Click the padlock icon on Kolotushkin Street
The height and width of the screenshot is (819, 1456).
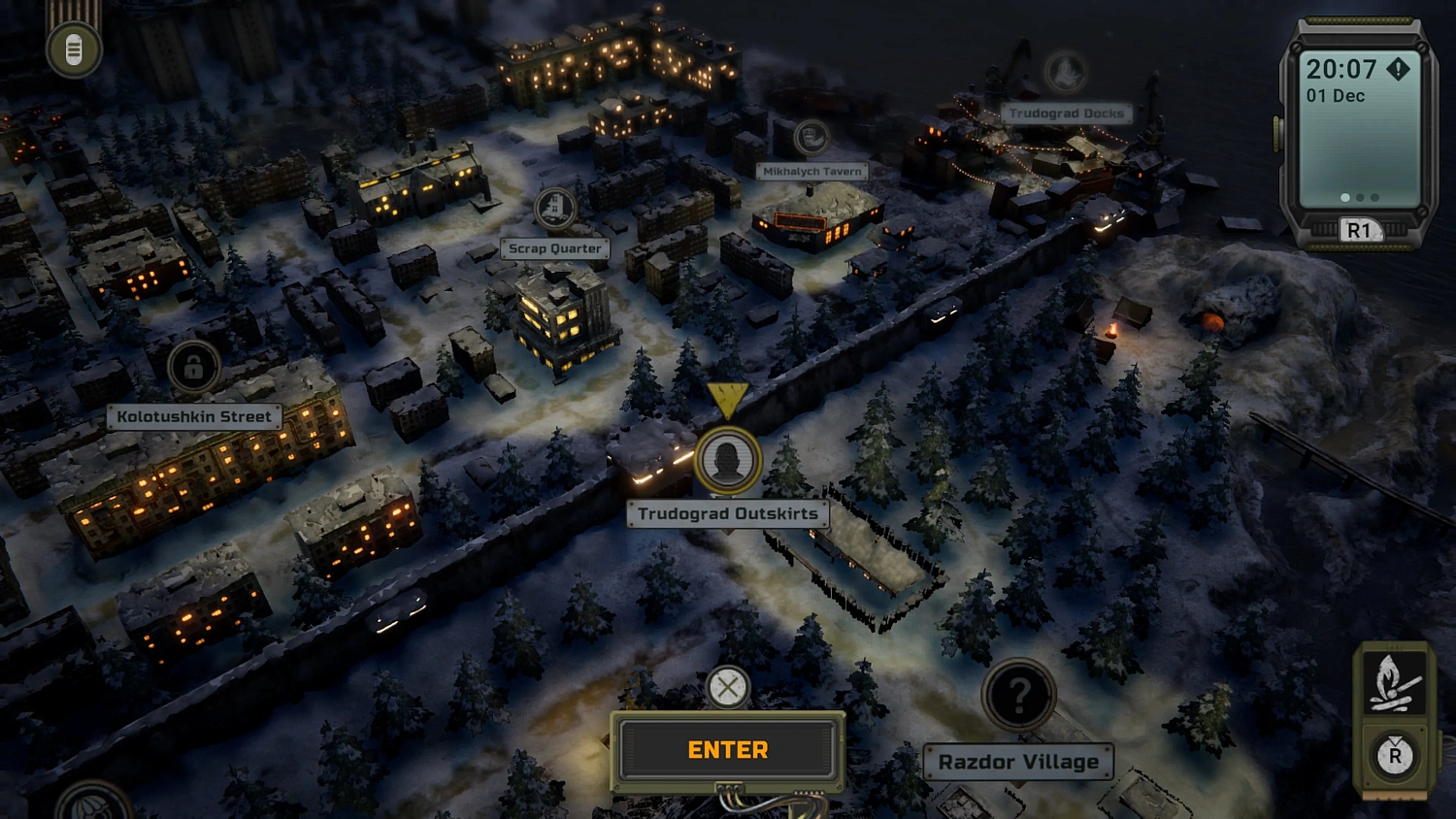pyautogui.click(x=192, y=365)
